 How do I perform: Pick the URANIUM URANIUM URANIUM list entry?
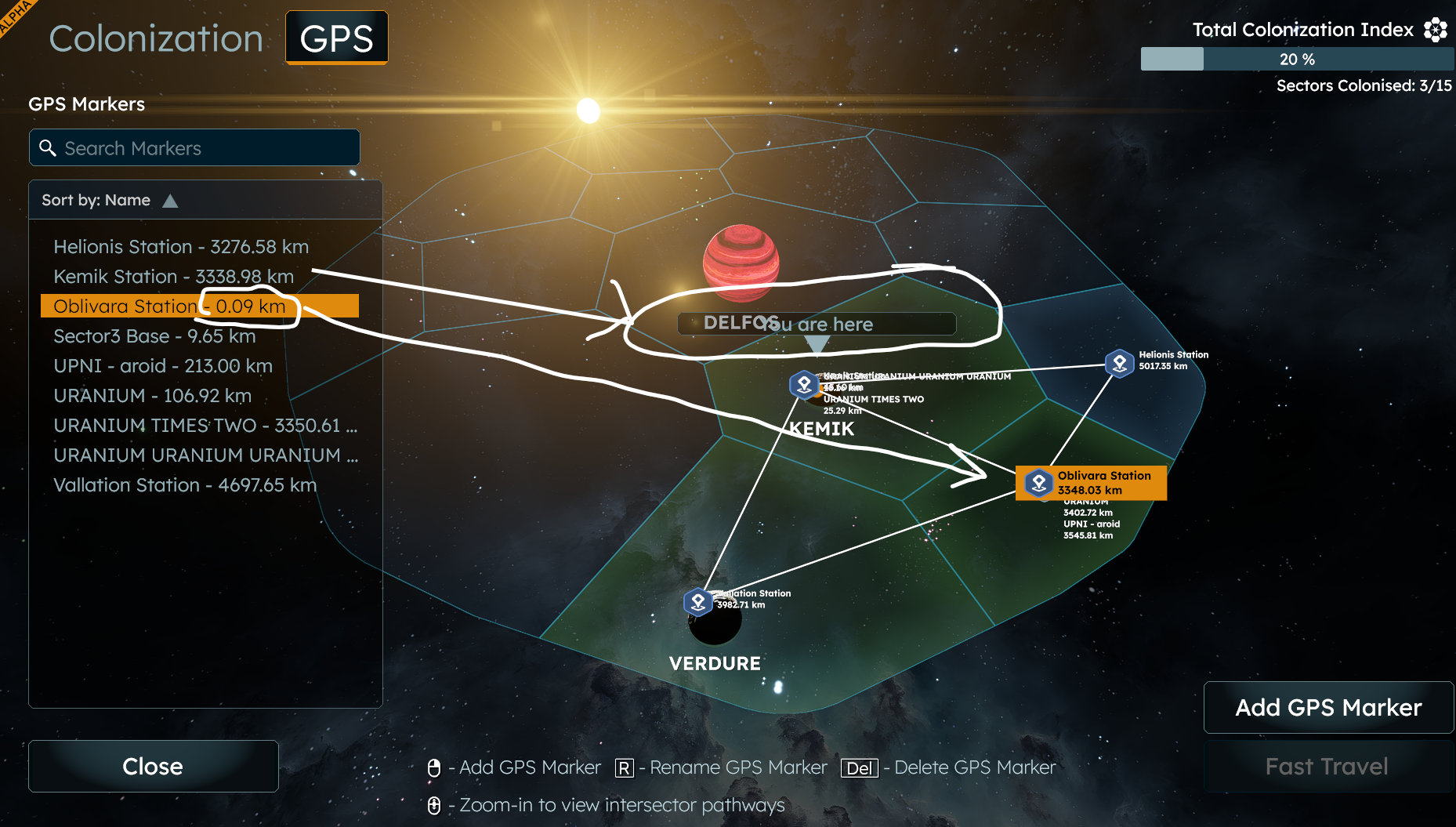coord(205,455)
